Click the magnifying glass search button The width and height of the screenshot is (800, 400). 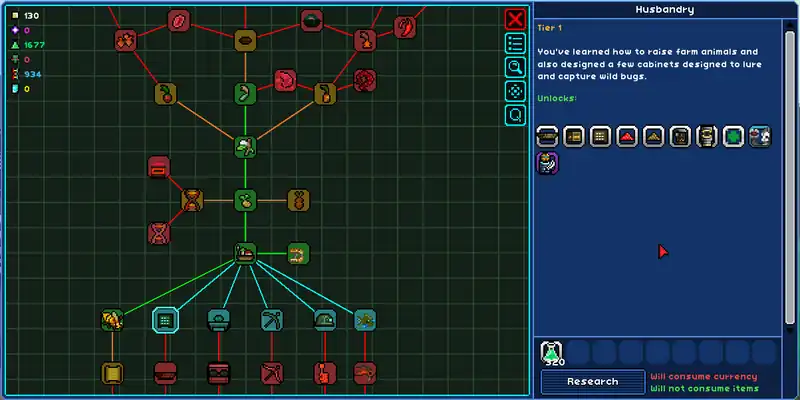point(515,67)
